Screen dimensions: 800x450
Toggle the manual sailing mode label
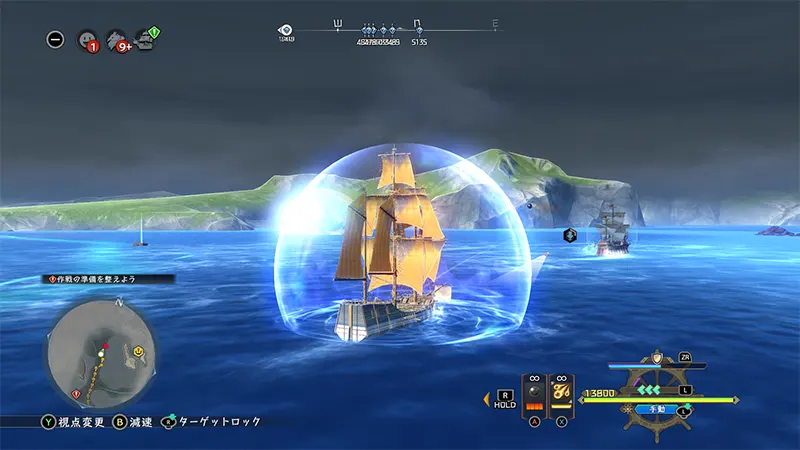point(657,409)
